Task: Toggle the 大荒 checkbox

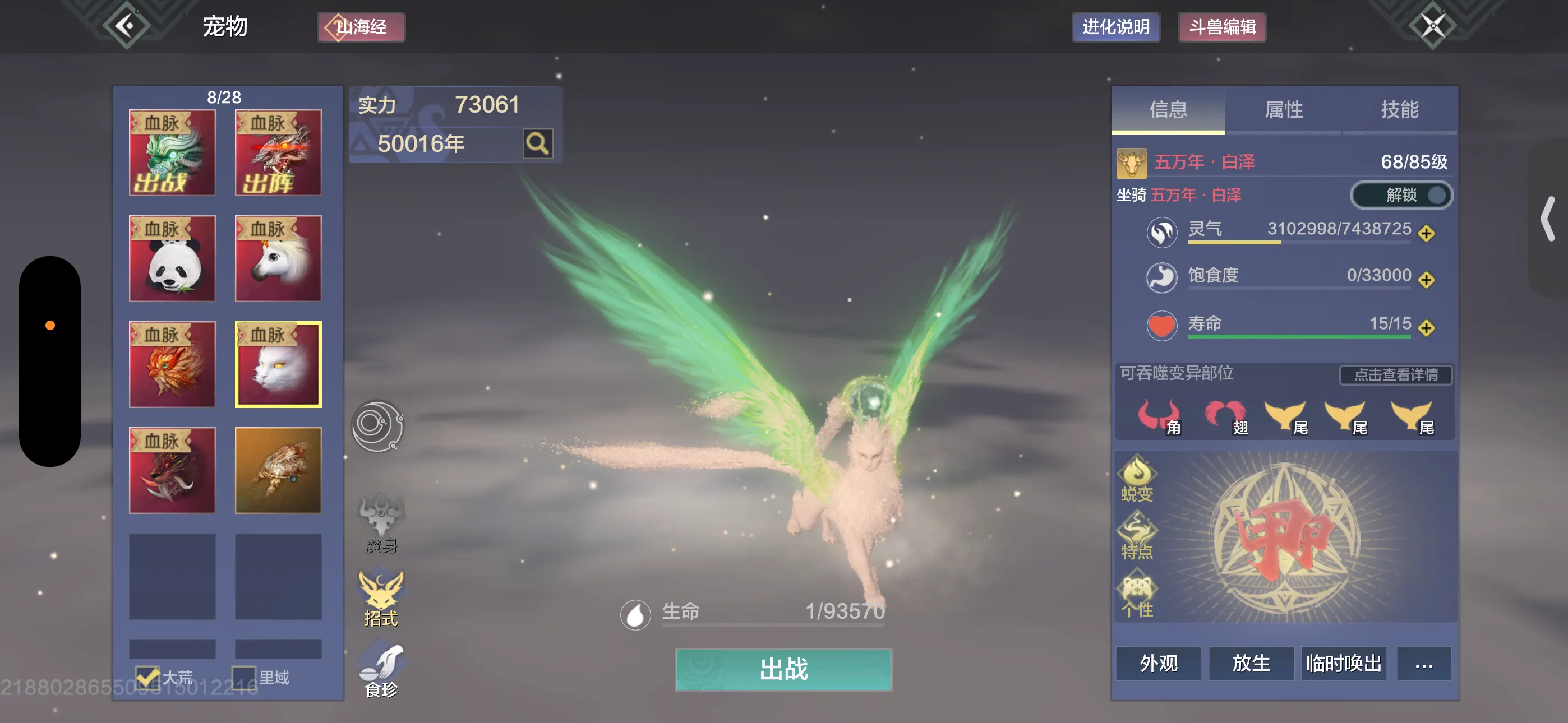Action: pos(147,676)
